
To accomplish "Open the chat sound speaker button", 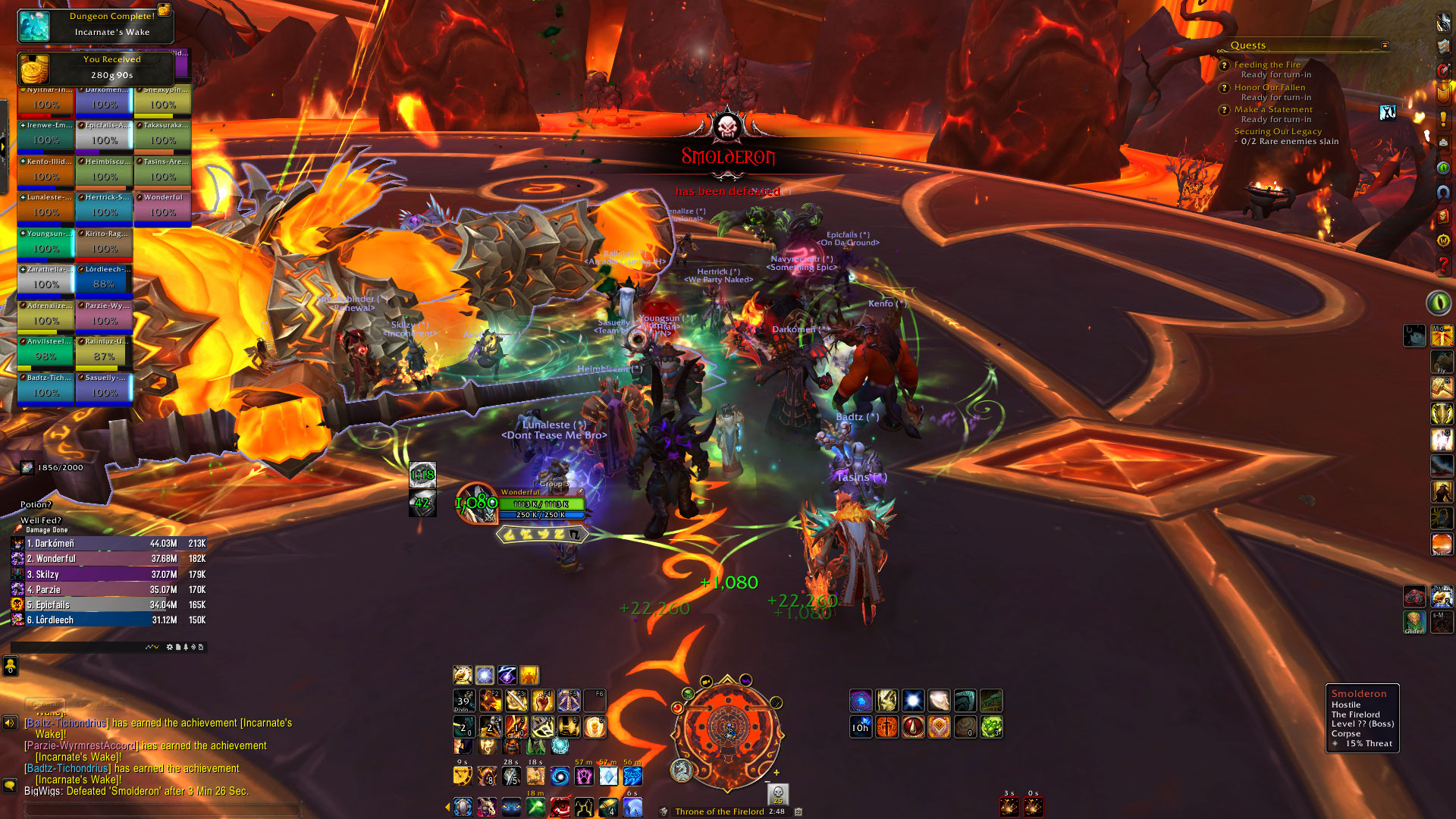I will click(10, 723).
